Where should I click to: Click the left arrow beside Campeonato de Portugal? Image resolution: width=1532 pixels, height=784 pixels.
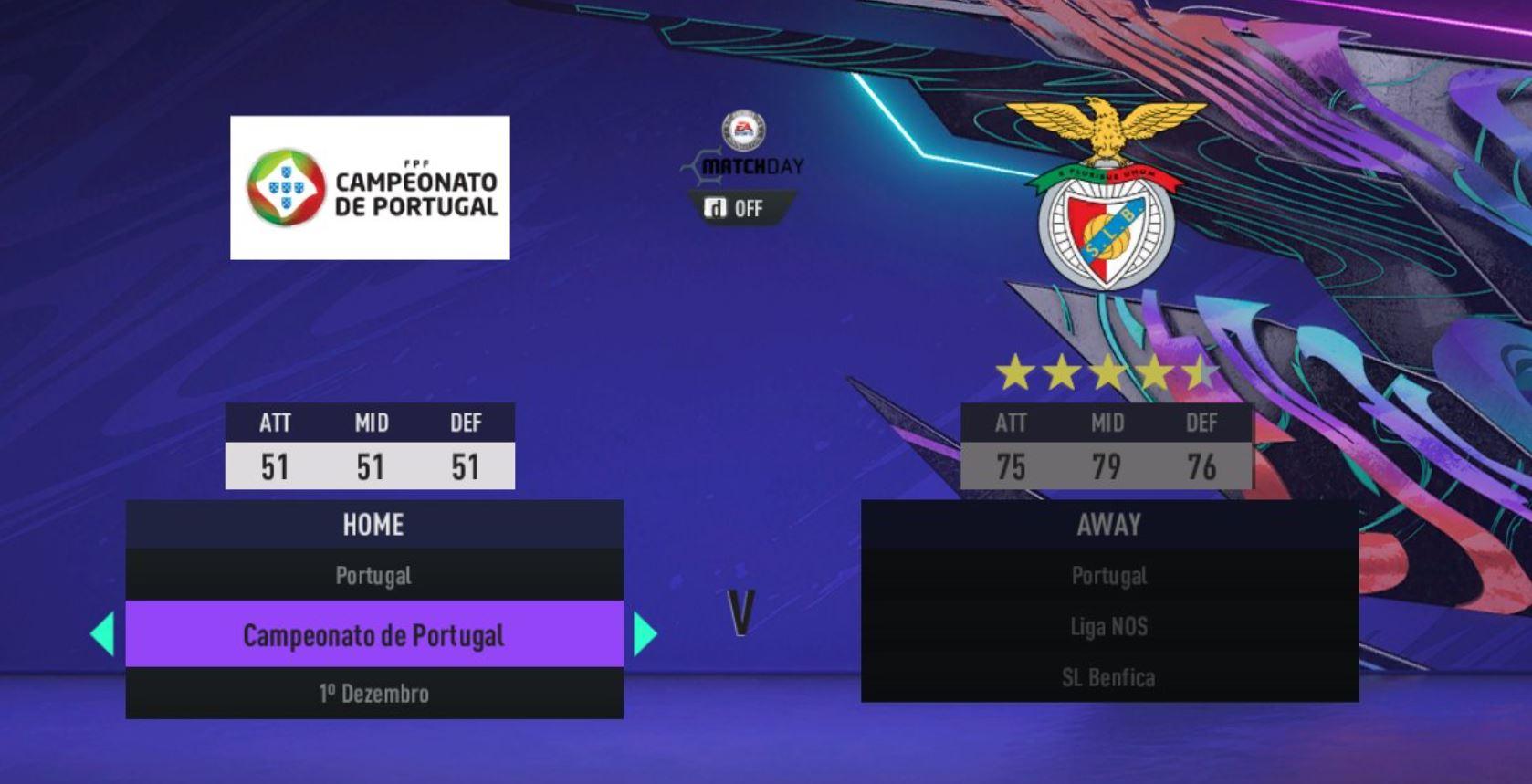(x=103, y=634)
